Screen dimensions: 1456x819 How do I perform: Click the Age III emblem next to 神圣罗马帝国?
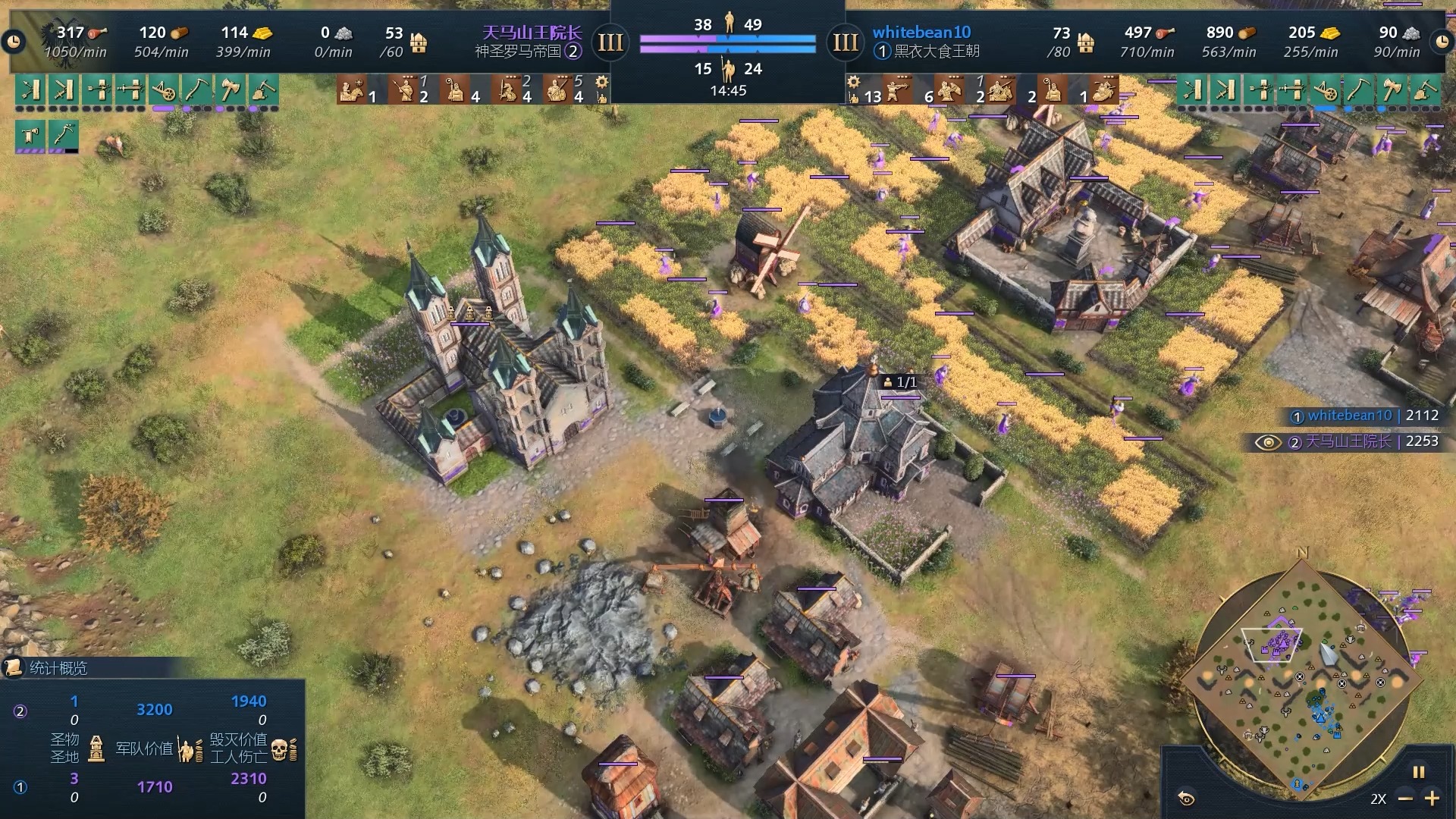(x=610, y=42)
